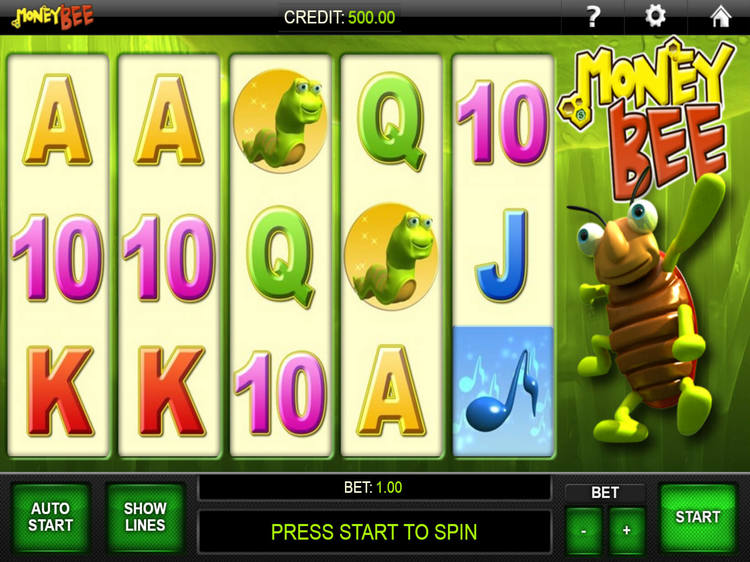
Task: Click the green START spin button
Action: tap(697, 518)
